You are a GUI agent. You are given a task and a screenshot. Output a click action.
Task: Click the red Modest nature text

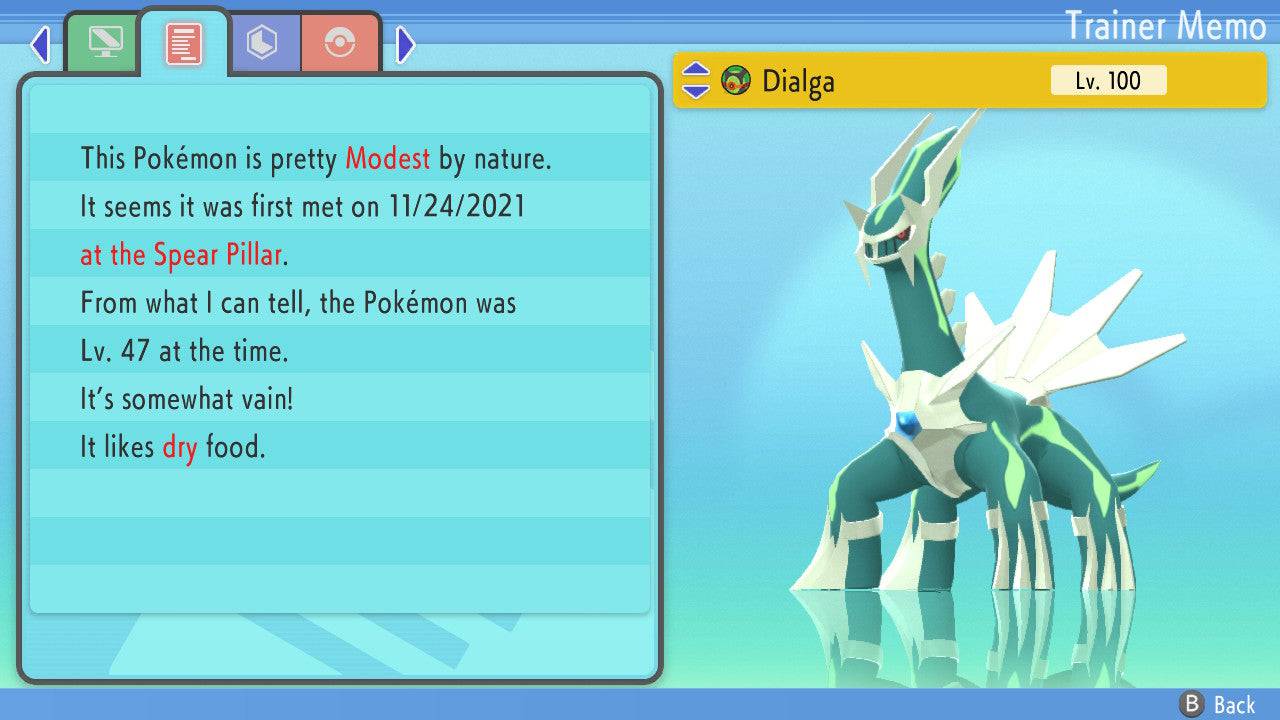[387, 158]
